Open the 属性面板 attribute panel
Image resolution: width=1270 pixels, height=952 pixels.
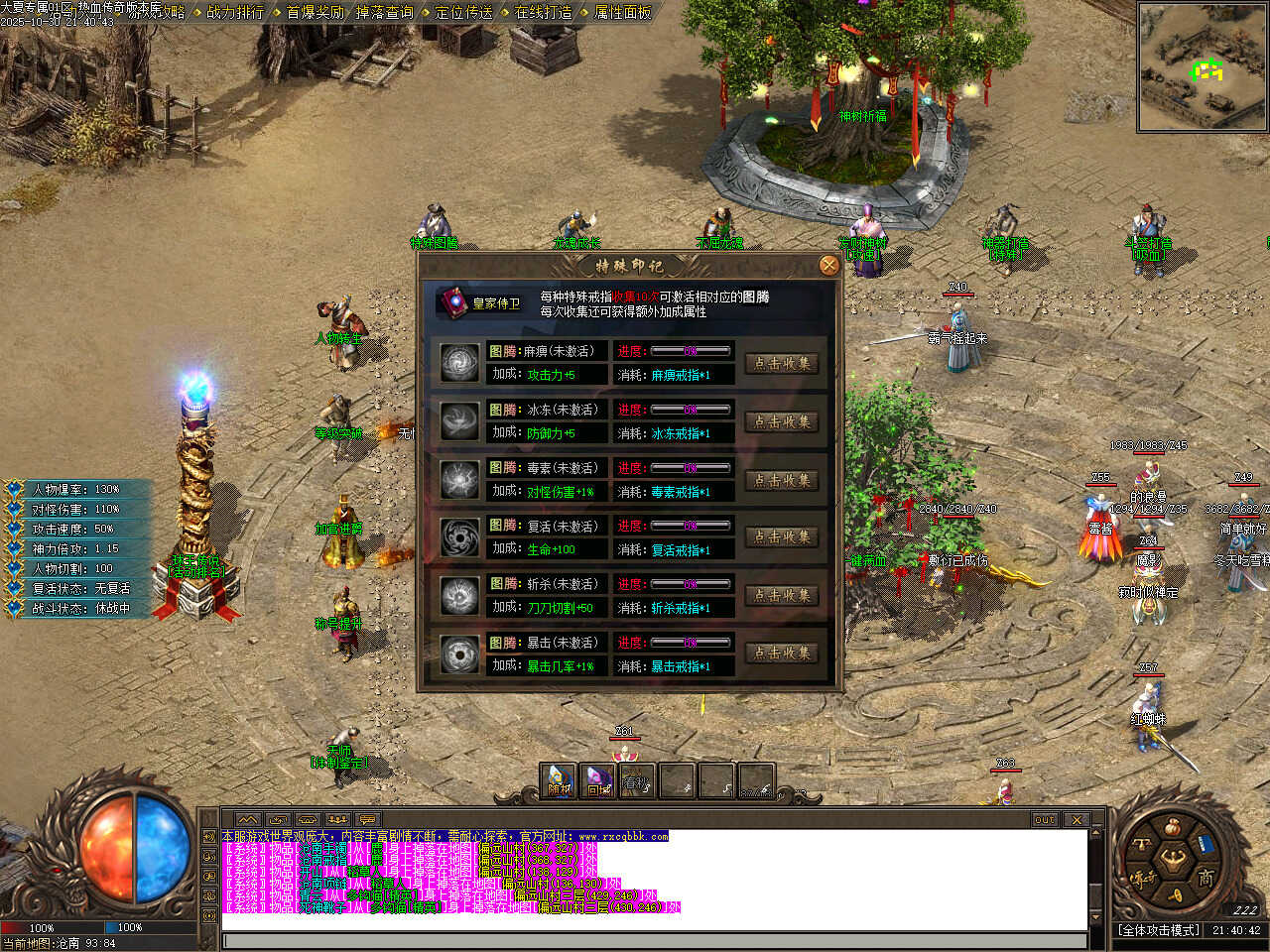tap(622, 12)
